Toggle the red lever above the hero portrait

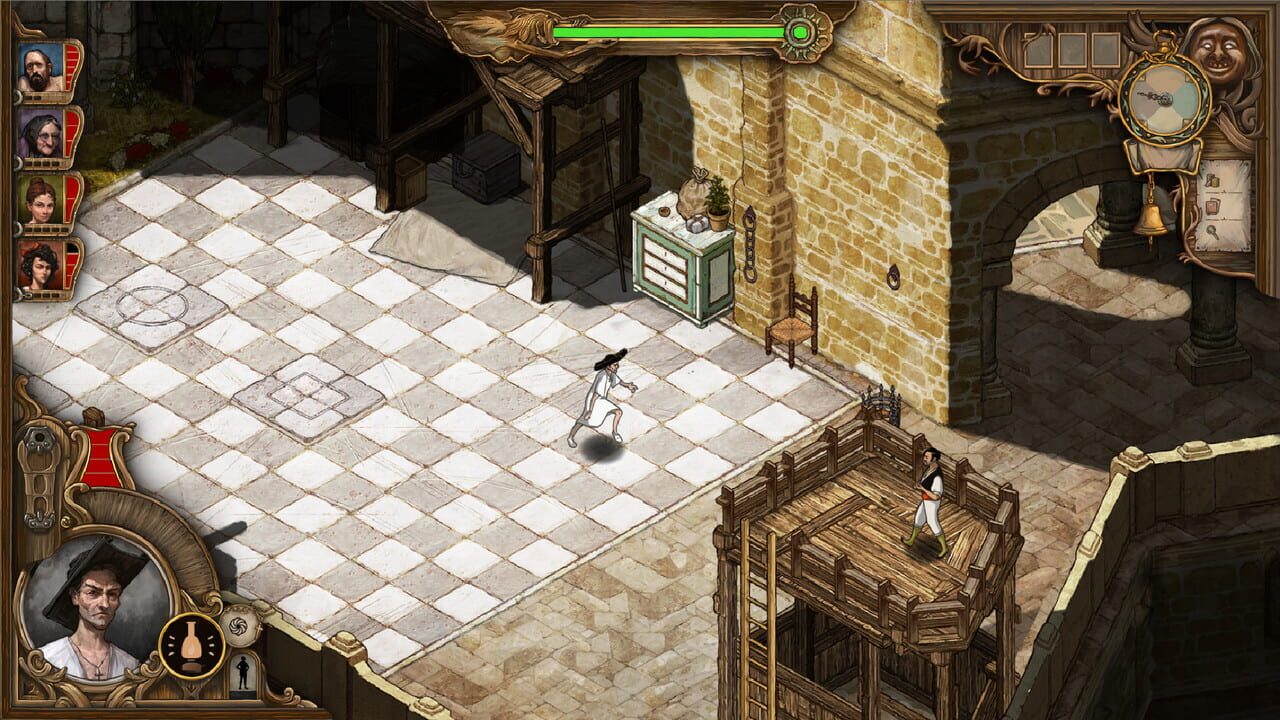point(102,455)
